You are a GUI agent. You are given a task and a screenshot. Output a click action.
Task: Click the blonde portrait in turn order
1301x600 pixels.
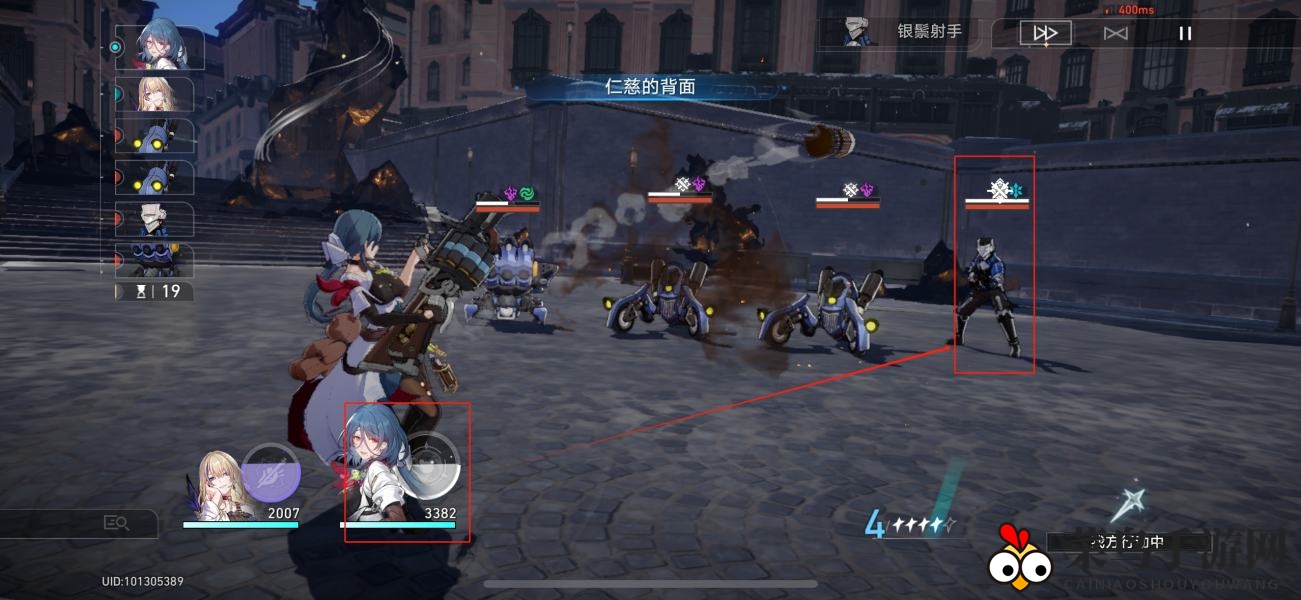coord(163,93)
